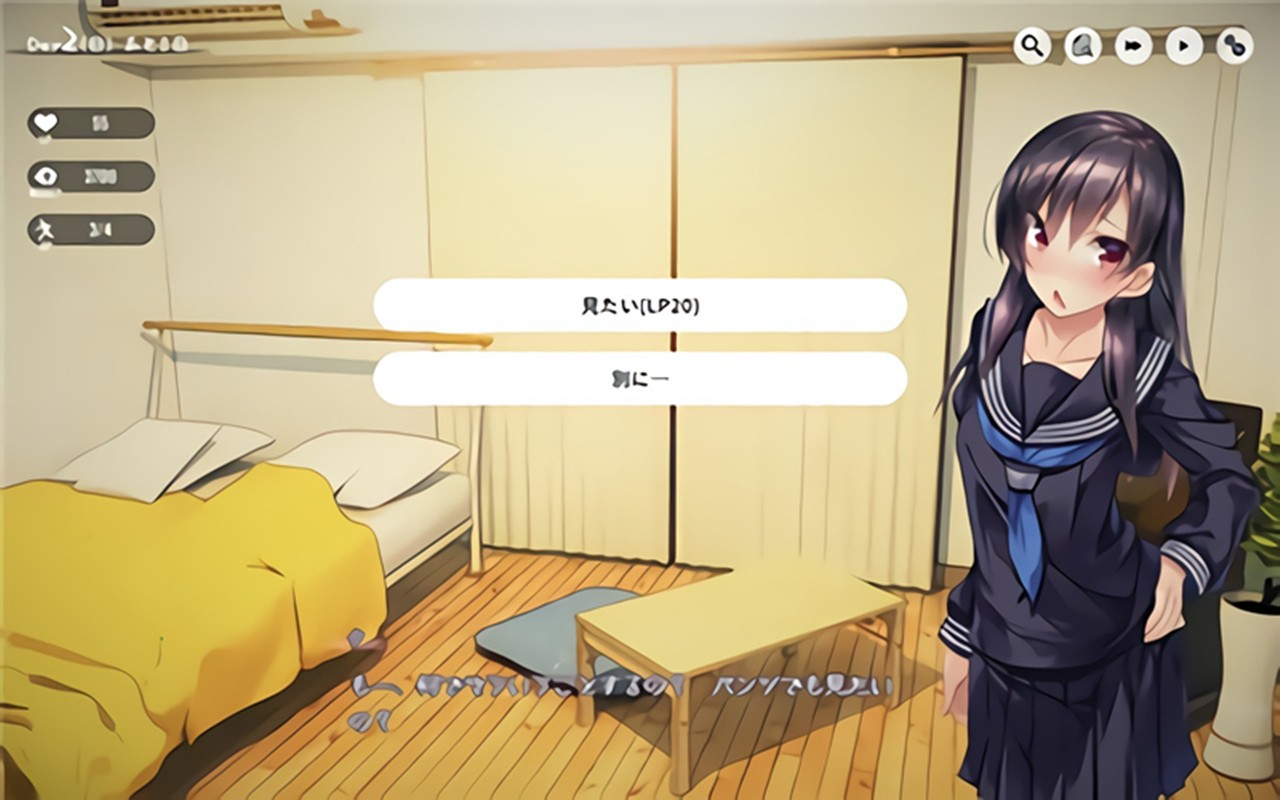Choose the 見たい(LP20) option
Viewport: 1280px width, 800px height.
[x=640, y=304]
